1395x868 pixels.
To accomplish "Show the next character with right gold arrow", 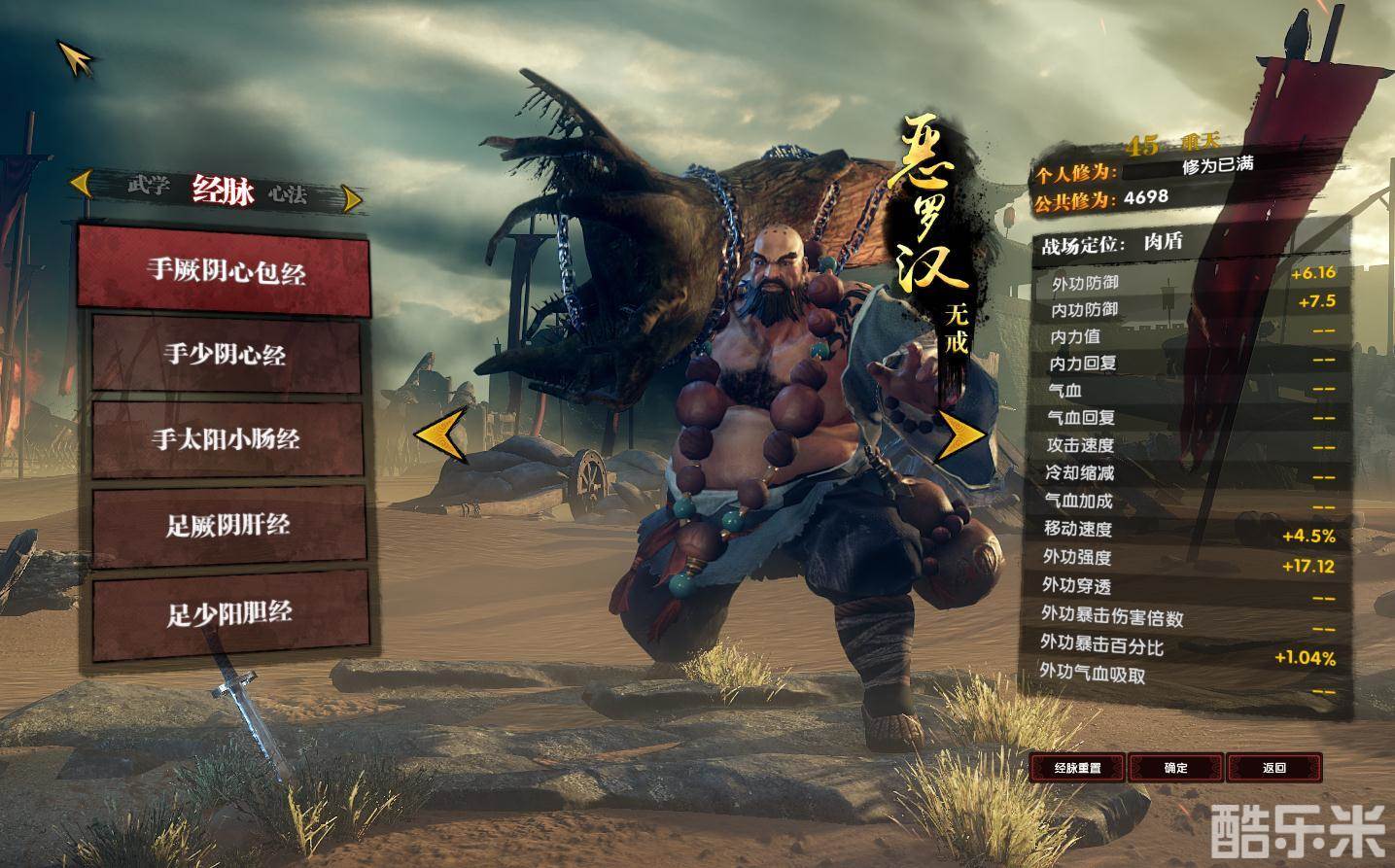I will (960, 434).
